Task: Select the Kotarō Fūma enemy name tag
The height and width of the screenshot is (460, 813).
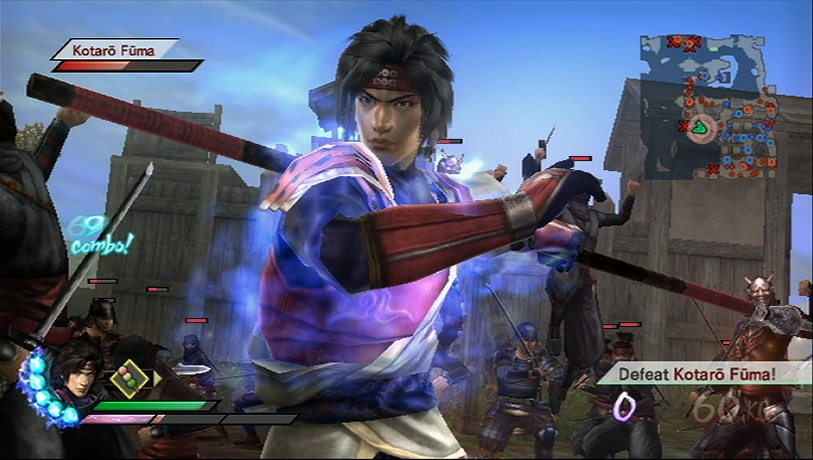Action: point(113,48)
